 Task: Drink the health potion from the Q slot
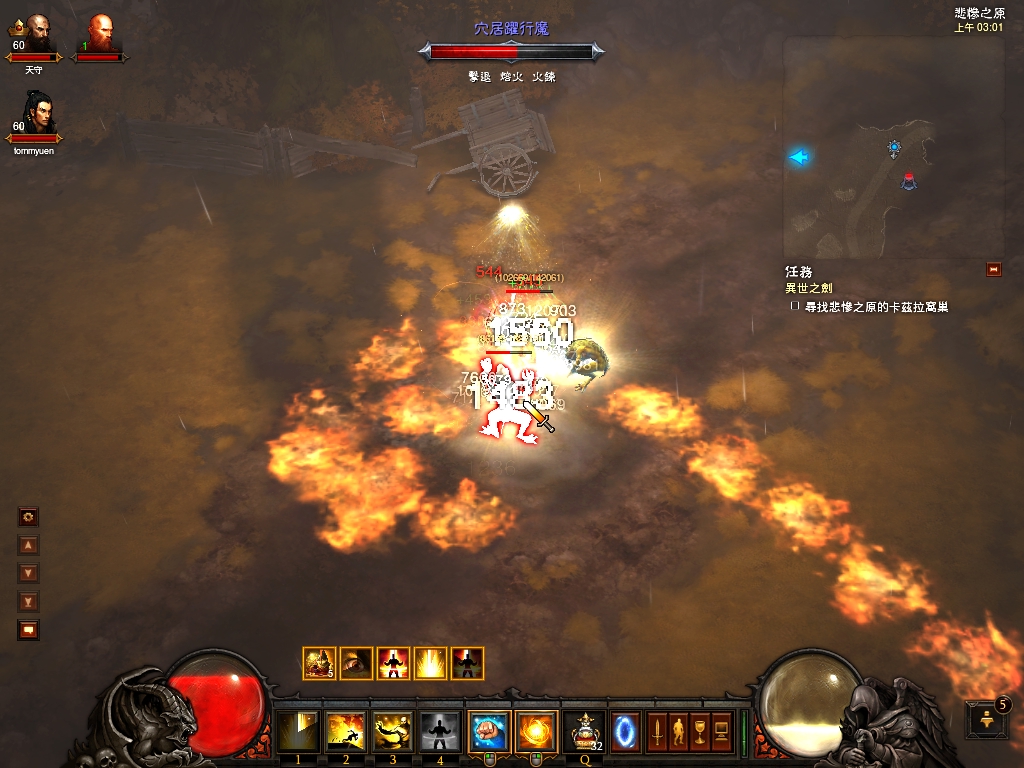click(583, 731)
